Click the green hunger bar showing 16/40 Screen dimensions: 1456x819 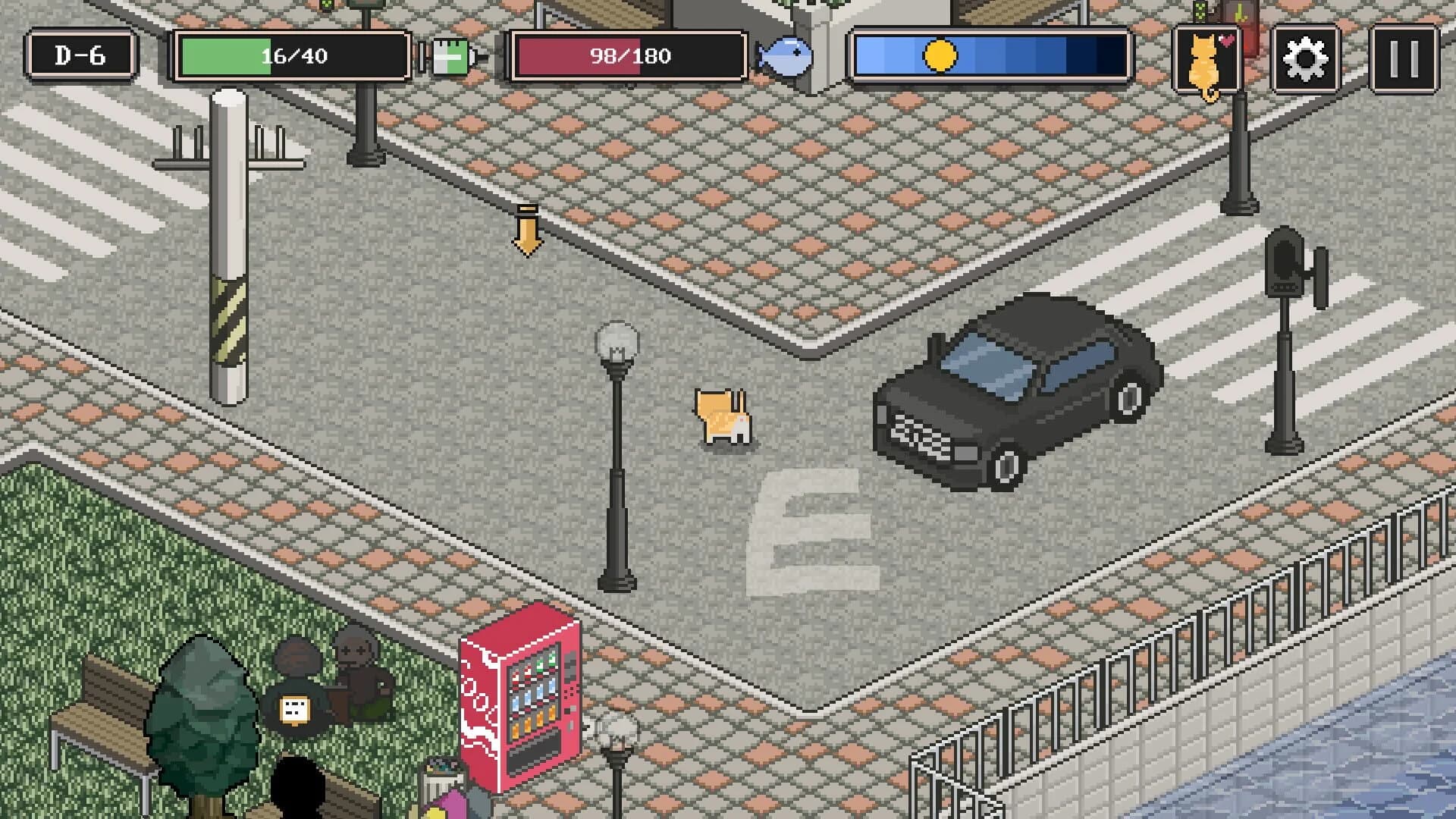288,55
